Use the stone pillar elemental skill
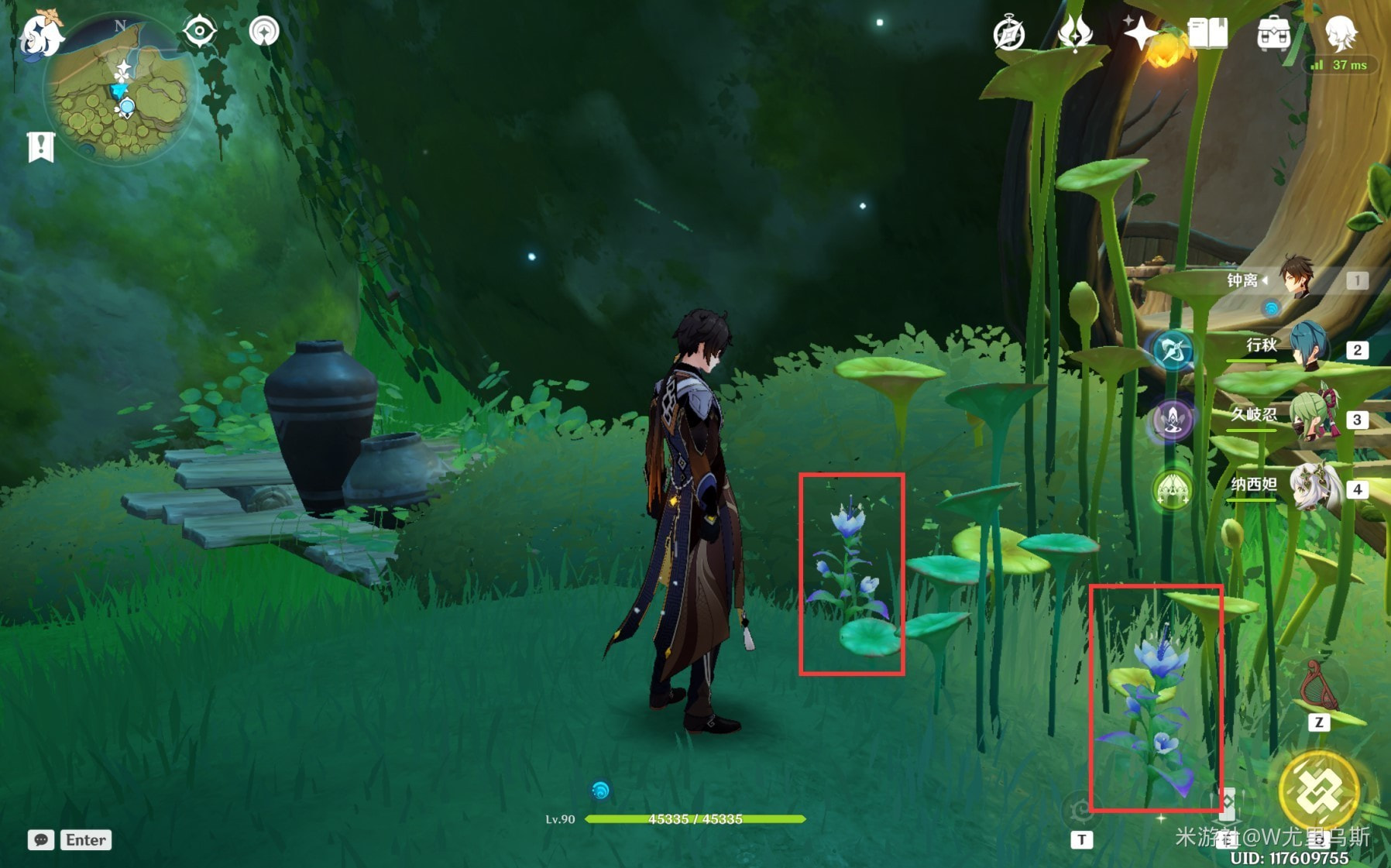1391x868 pixels. 1226,805
